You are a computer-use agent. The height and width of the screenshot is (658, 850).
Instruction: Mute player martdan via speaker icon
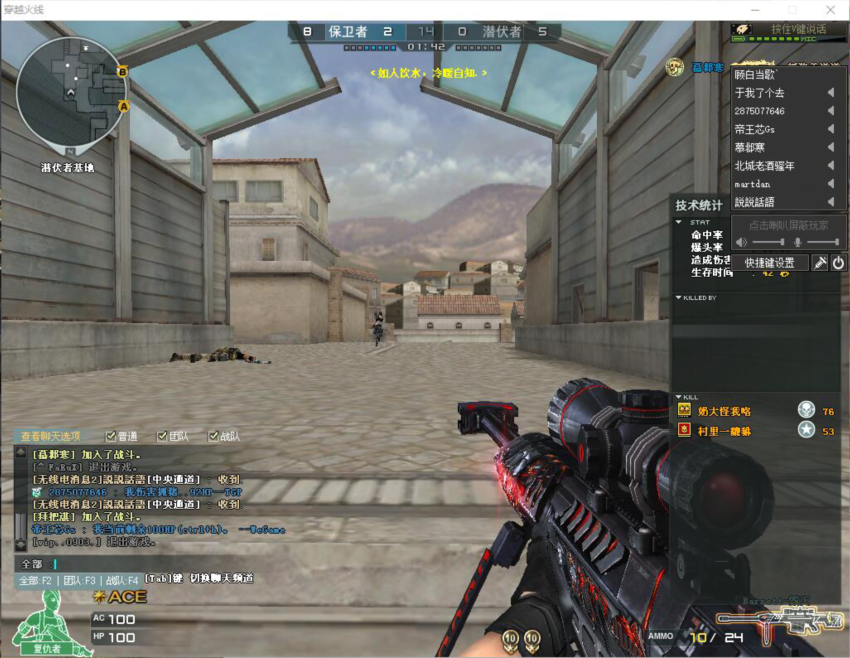tap(830, 184)
